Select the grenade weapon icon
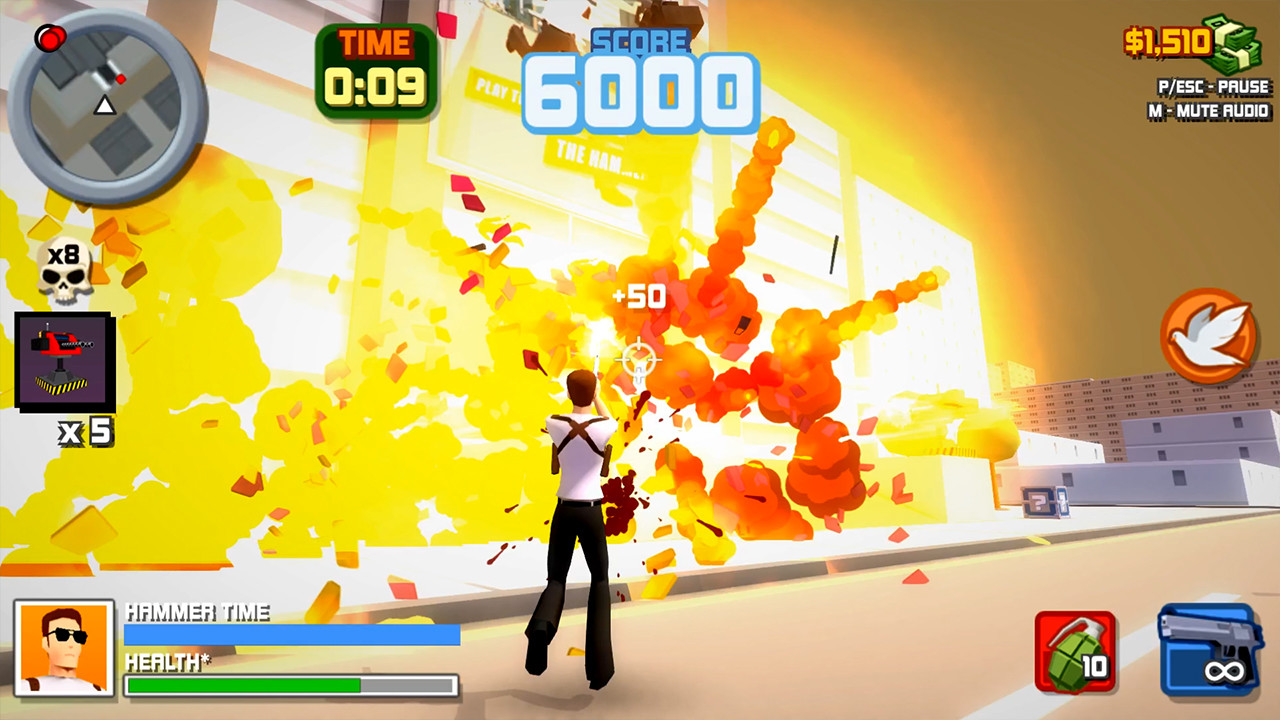1280x720 pixels. [1077, 650]
